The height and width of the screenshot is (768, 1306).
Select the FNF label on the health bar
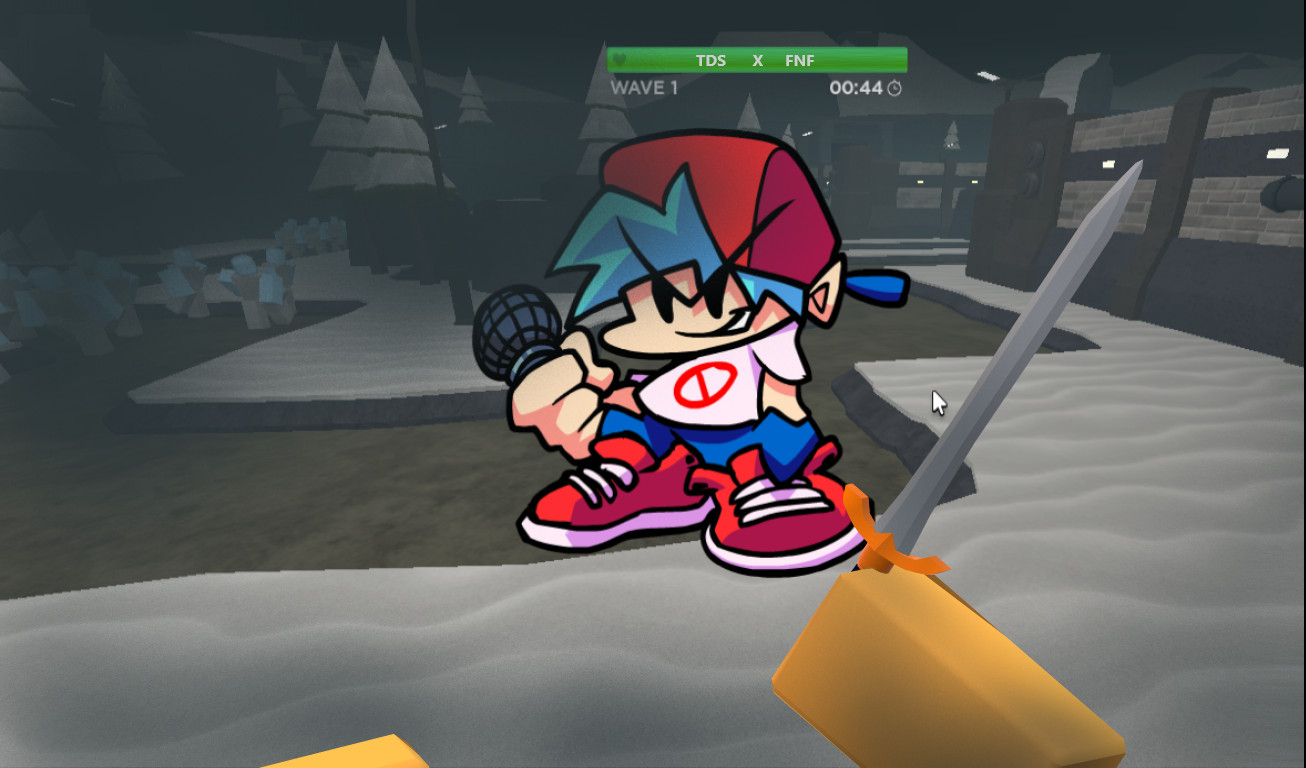799,60
